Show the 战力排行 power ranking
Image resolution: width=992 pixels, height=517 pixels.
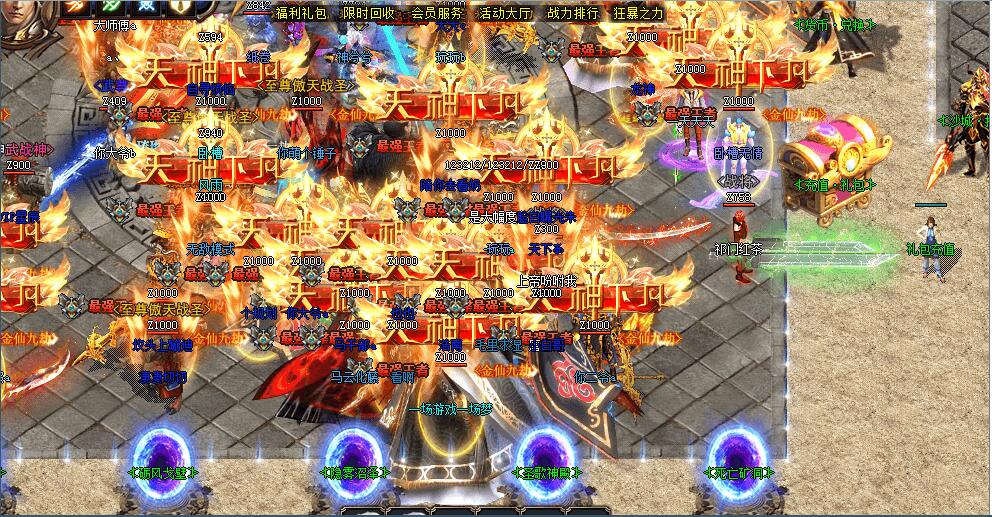pos(573,13)
